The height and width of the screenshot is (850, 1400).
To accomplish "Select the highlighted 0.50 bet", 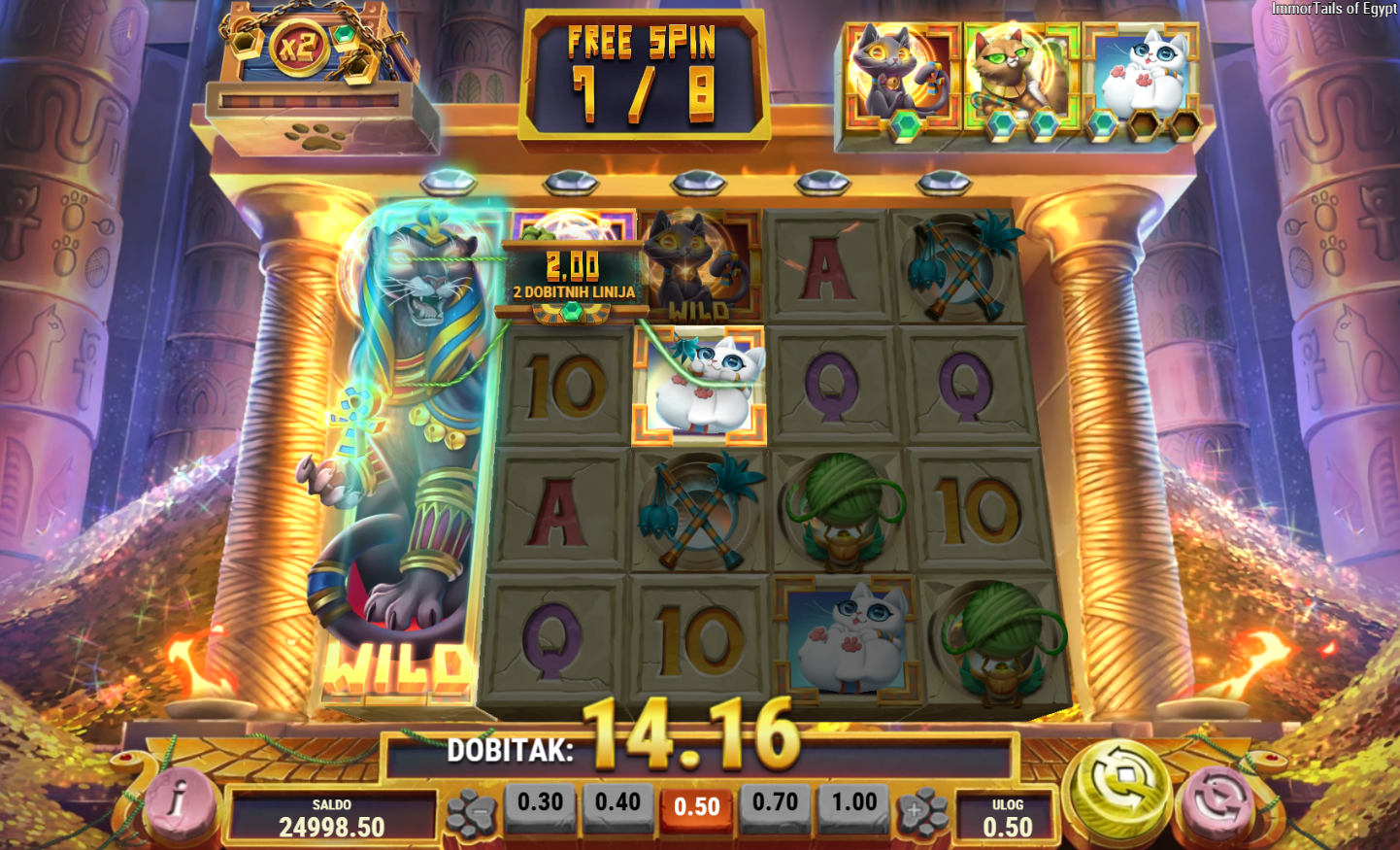I will tap(696, 806).
